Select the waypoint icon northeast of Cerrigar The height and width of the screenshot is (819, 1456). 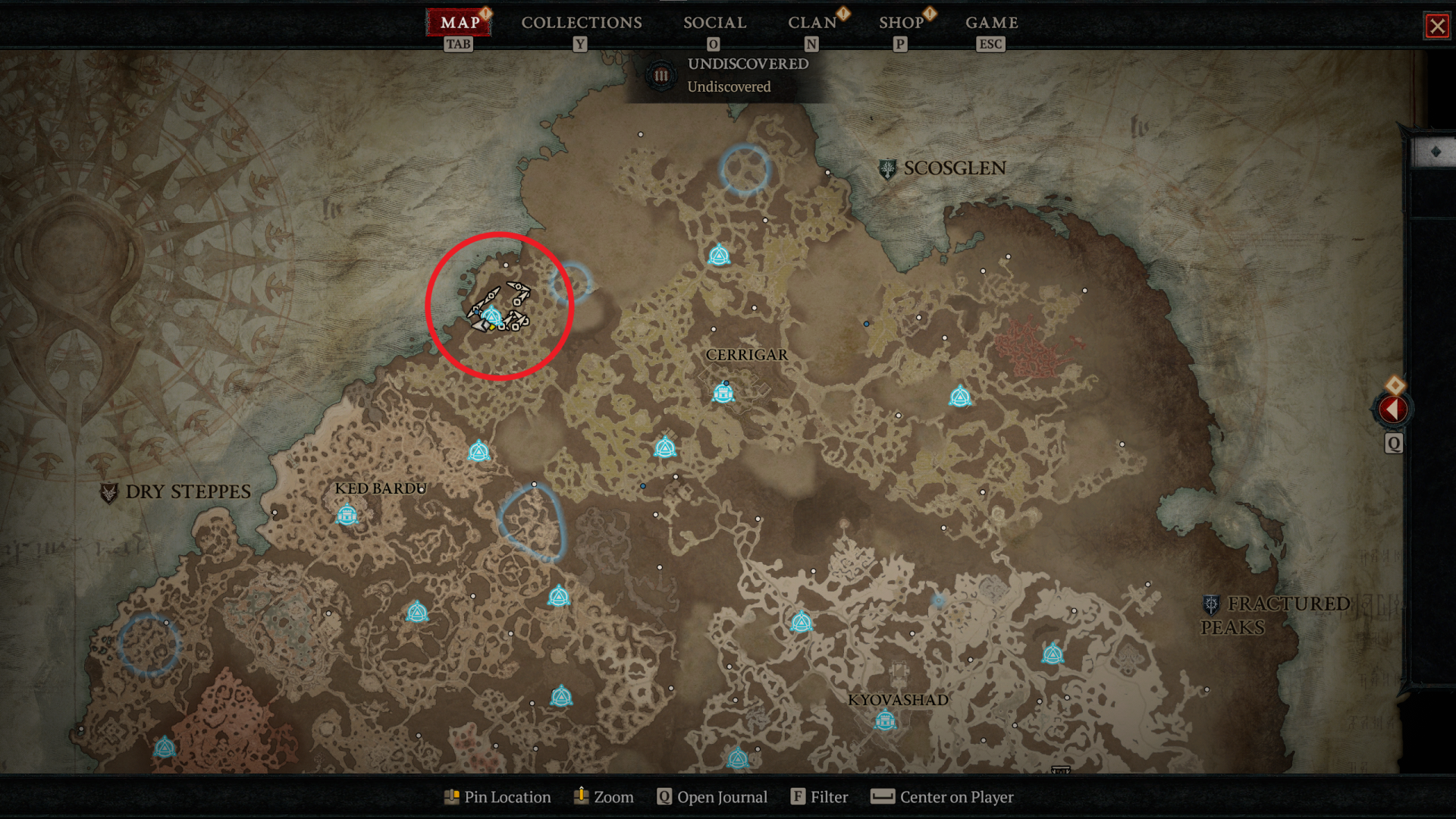point(961,395)
